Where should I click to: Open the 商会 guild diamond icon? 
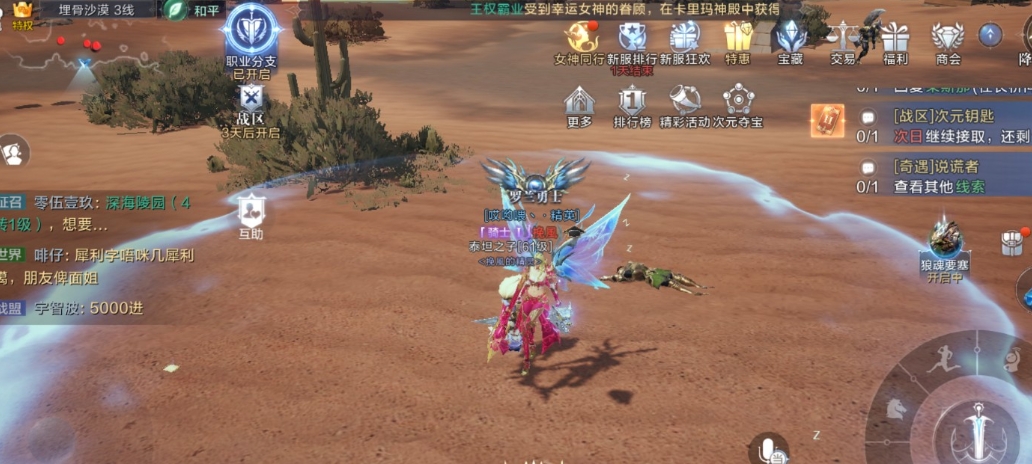point(947,37)
